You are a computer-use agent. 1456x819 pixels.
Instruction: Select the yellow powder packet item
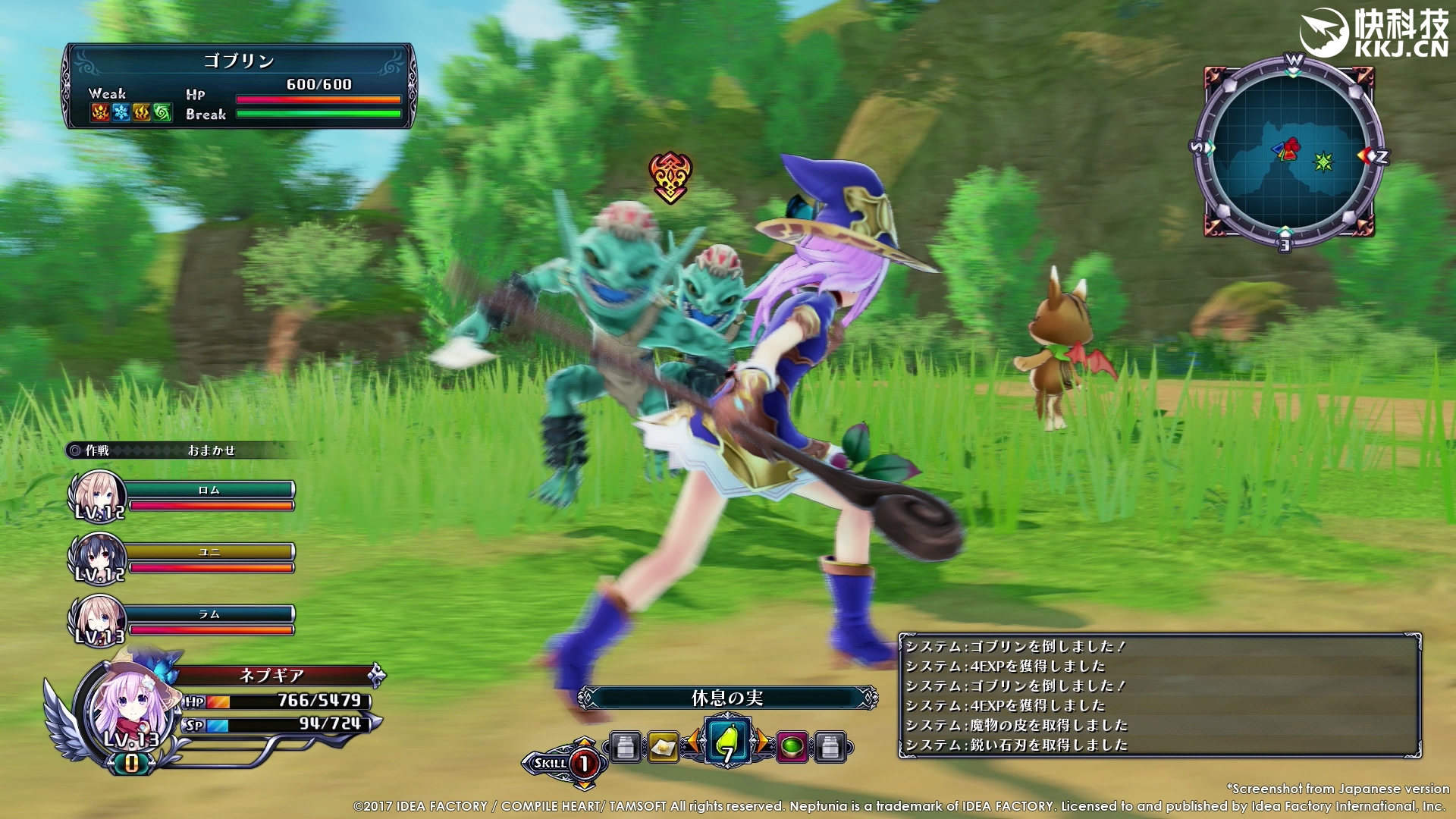click(663, 748)
